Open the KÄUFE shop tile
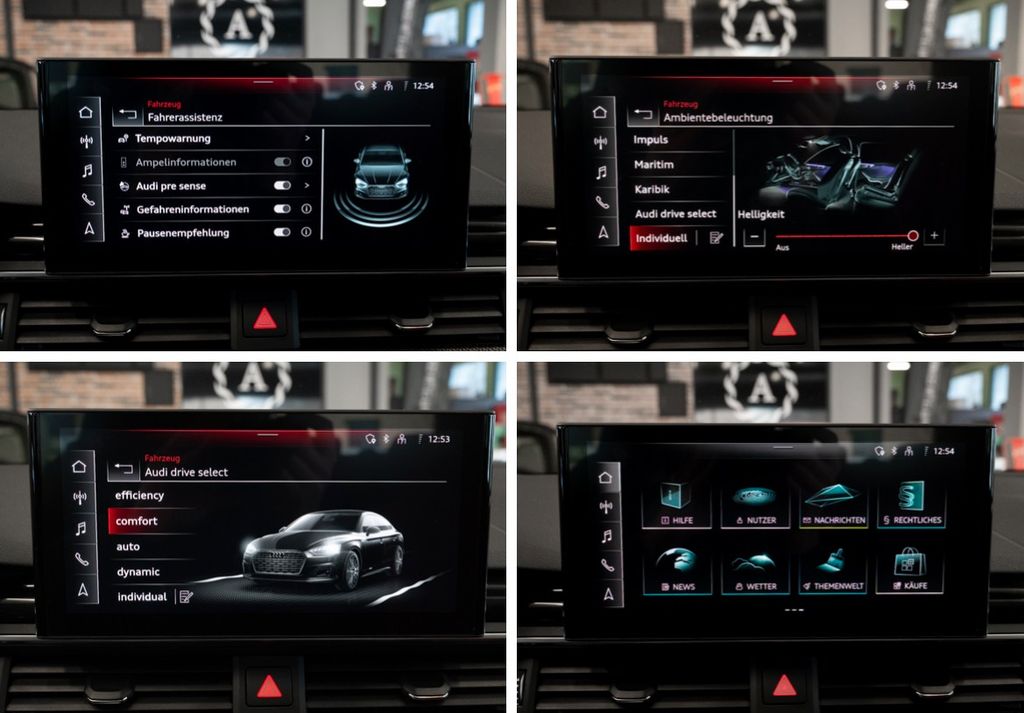Screen dimensions: 1024x713 click(909, 570)
